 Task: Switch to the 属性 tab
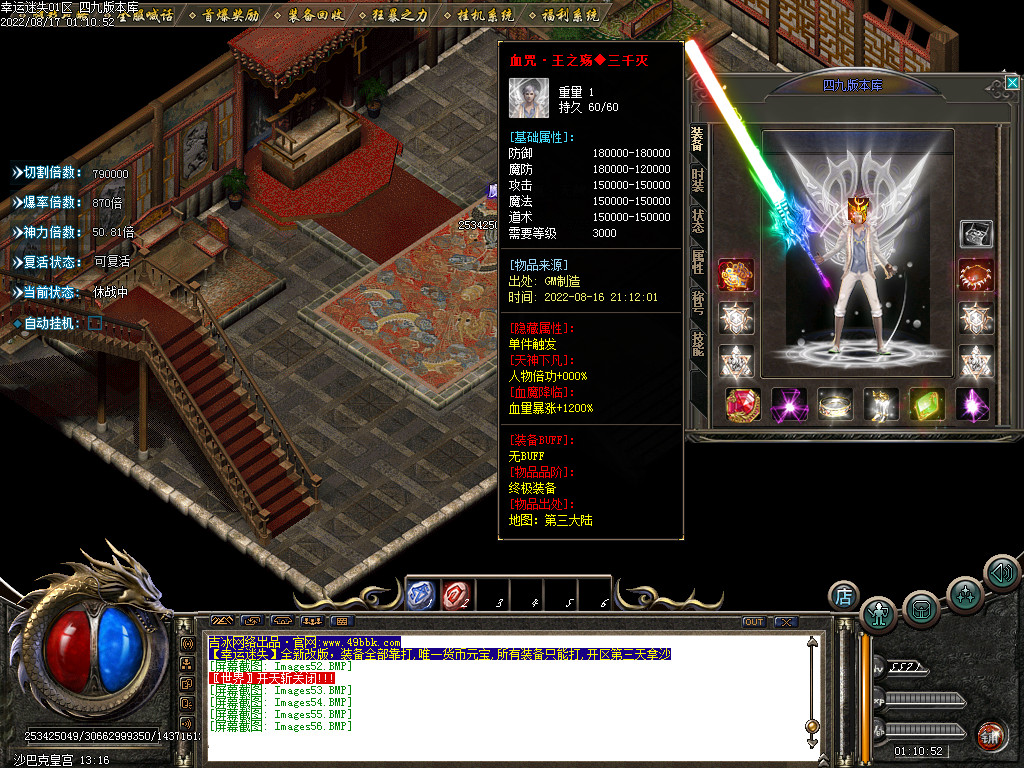(697, 263)
